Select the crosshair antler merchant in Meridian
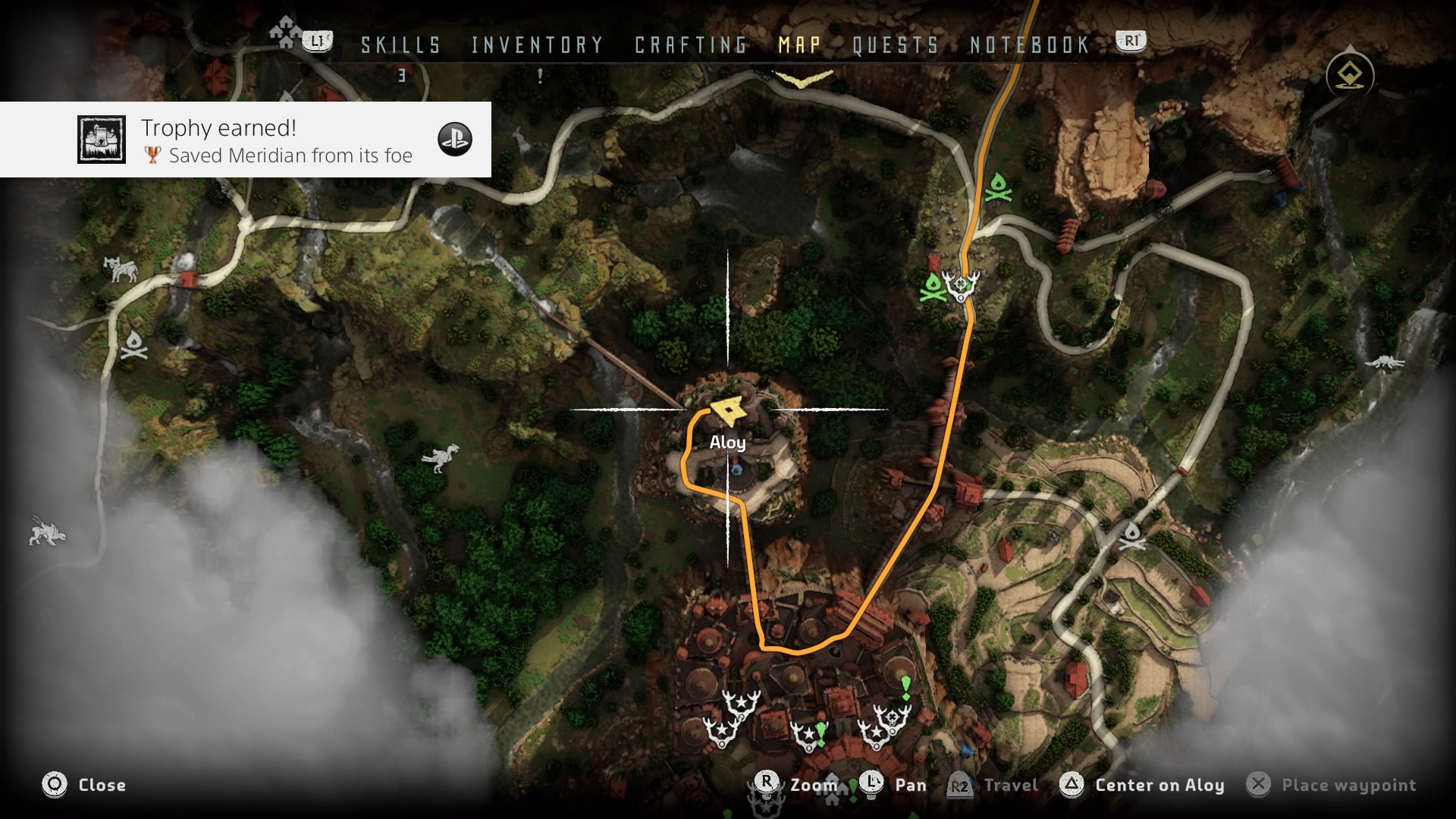This screenshot has height=819, width=1456. point(894,717)
